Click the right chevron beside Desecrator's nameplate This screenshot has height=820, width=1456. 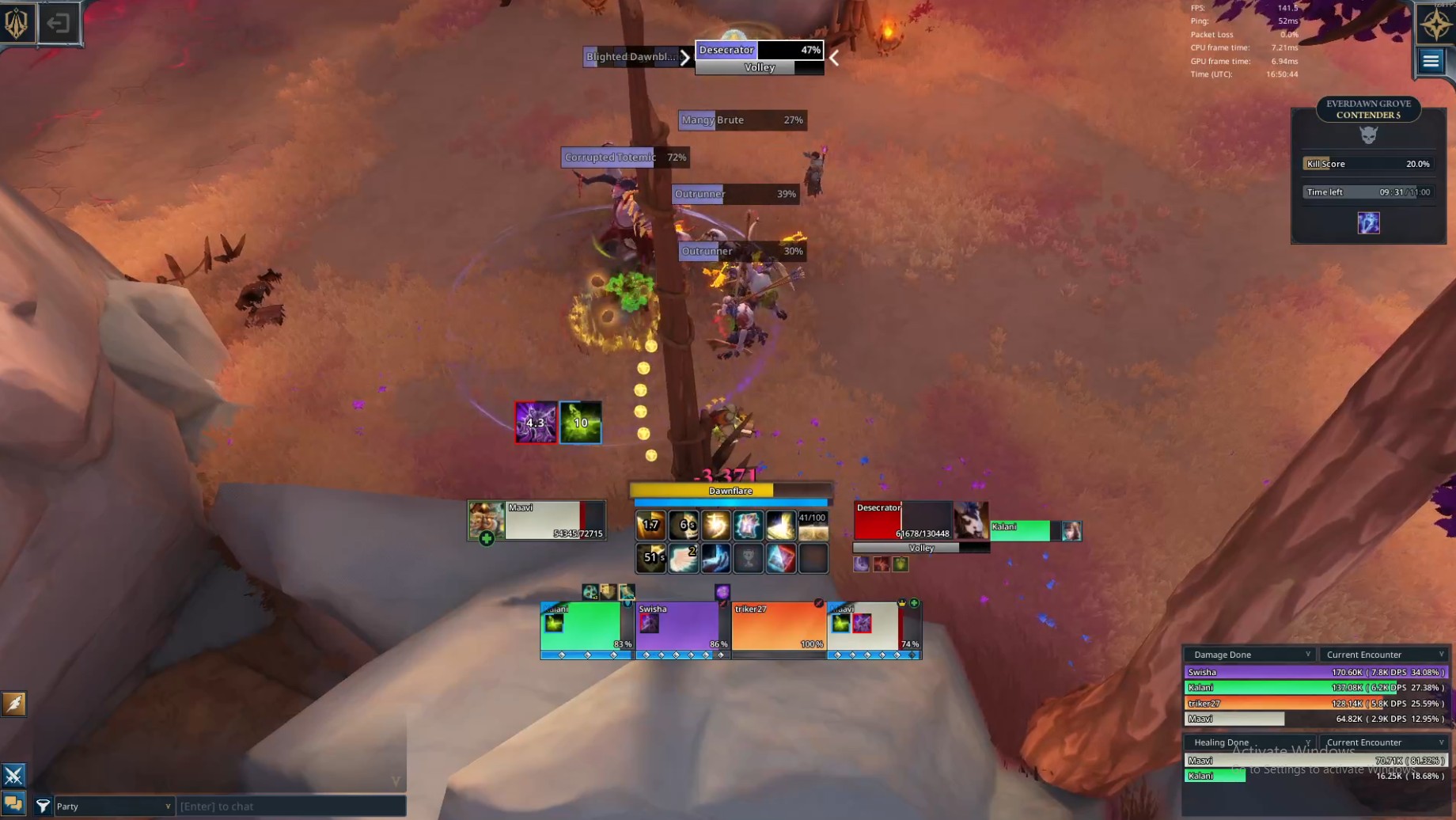(x=833, y=58)
